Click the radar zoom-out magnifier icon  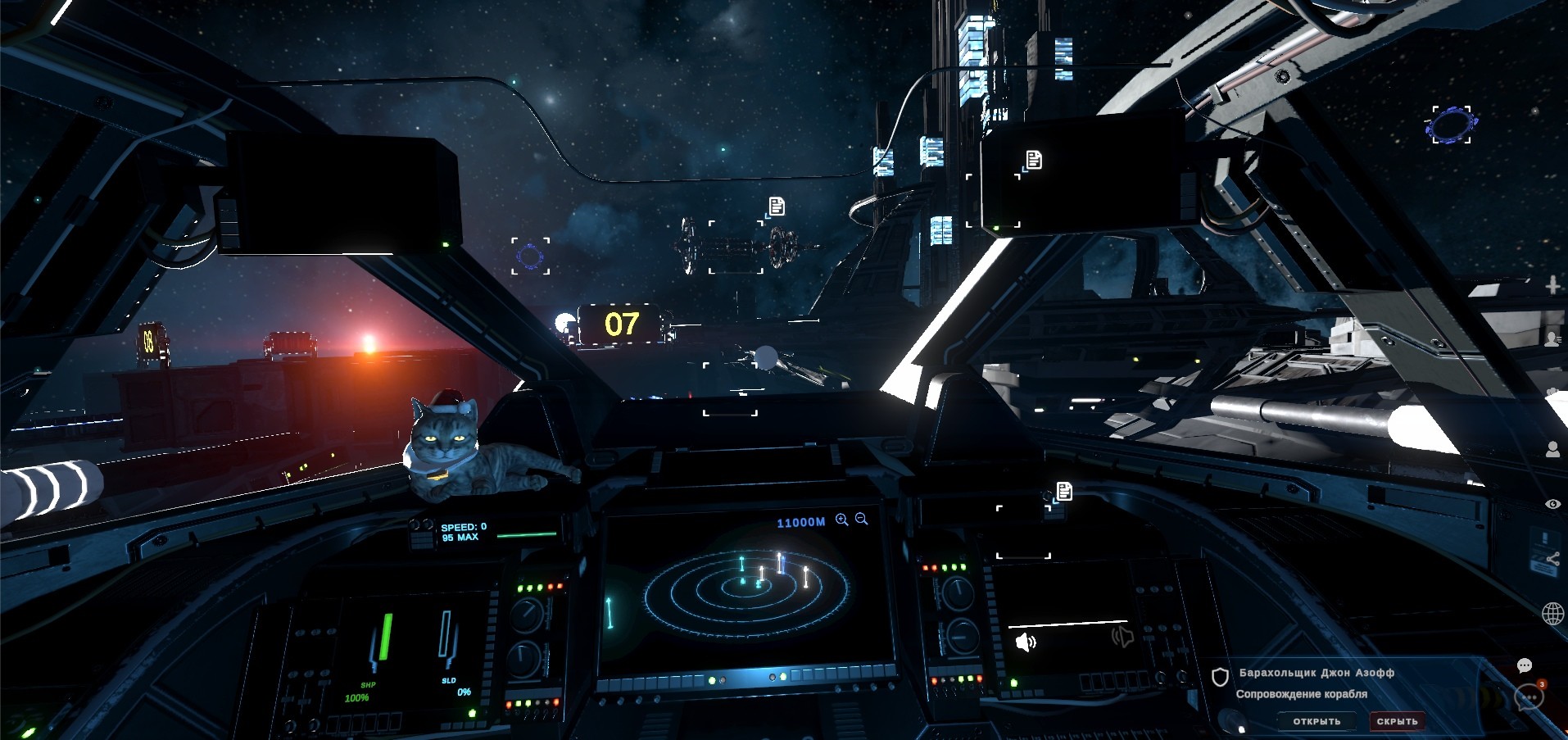(x=860, y=519)
